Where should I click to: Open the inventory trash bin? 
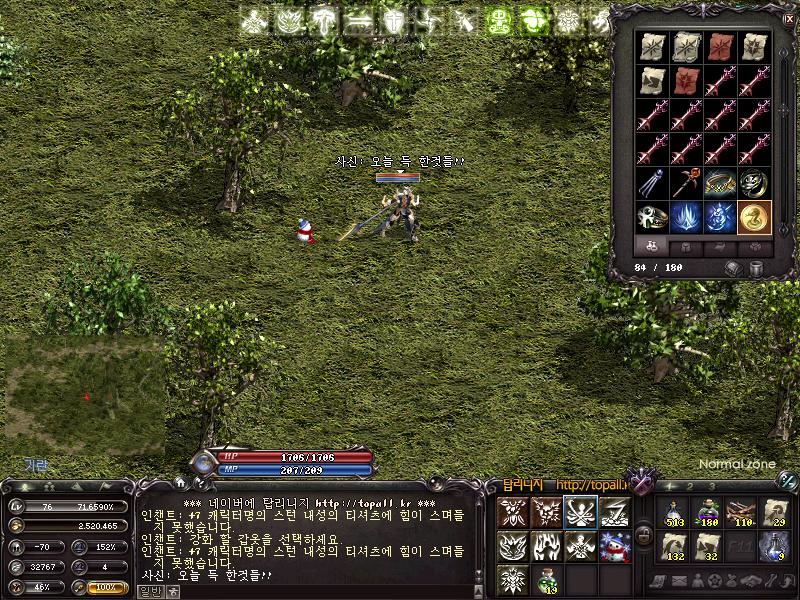tap(756, 268)
